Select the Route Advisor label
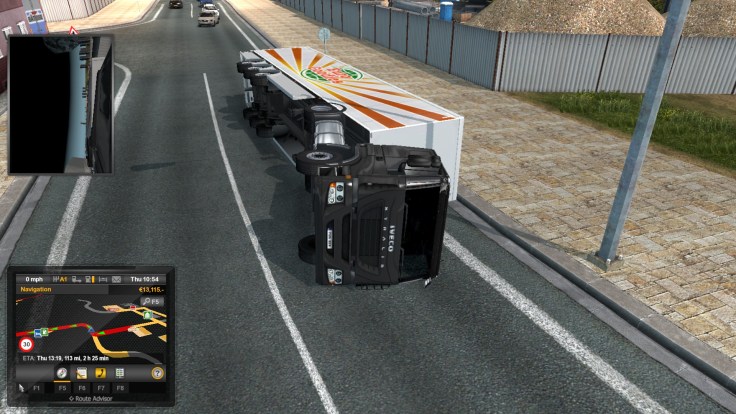The height and width of the screenshot is (414, 736). (91, 398)
